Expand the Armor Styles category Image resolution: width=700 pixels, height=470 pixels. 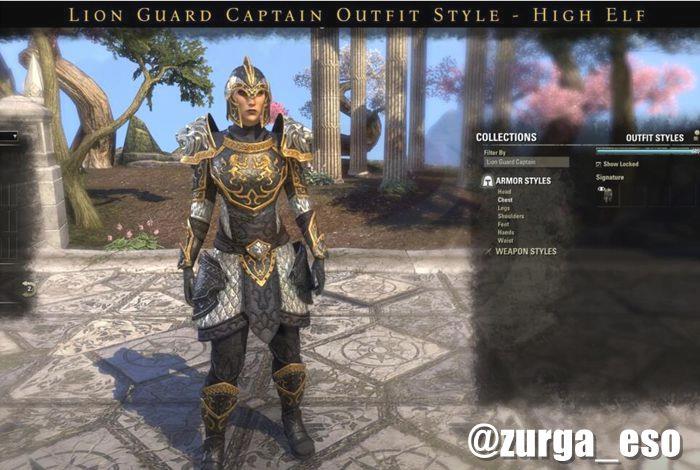(523, 181)
